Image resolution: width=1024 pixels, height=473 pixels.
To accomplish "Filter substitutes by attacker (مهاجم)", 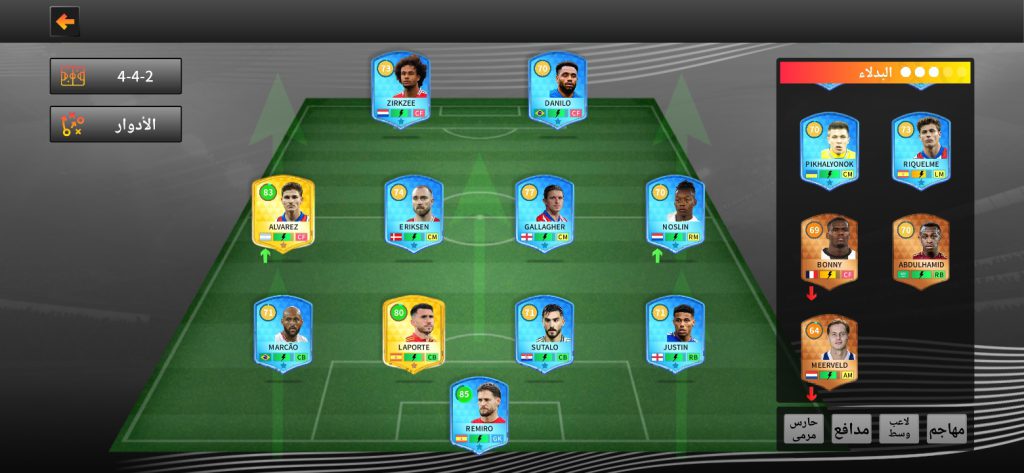I will click(946, 428).
